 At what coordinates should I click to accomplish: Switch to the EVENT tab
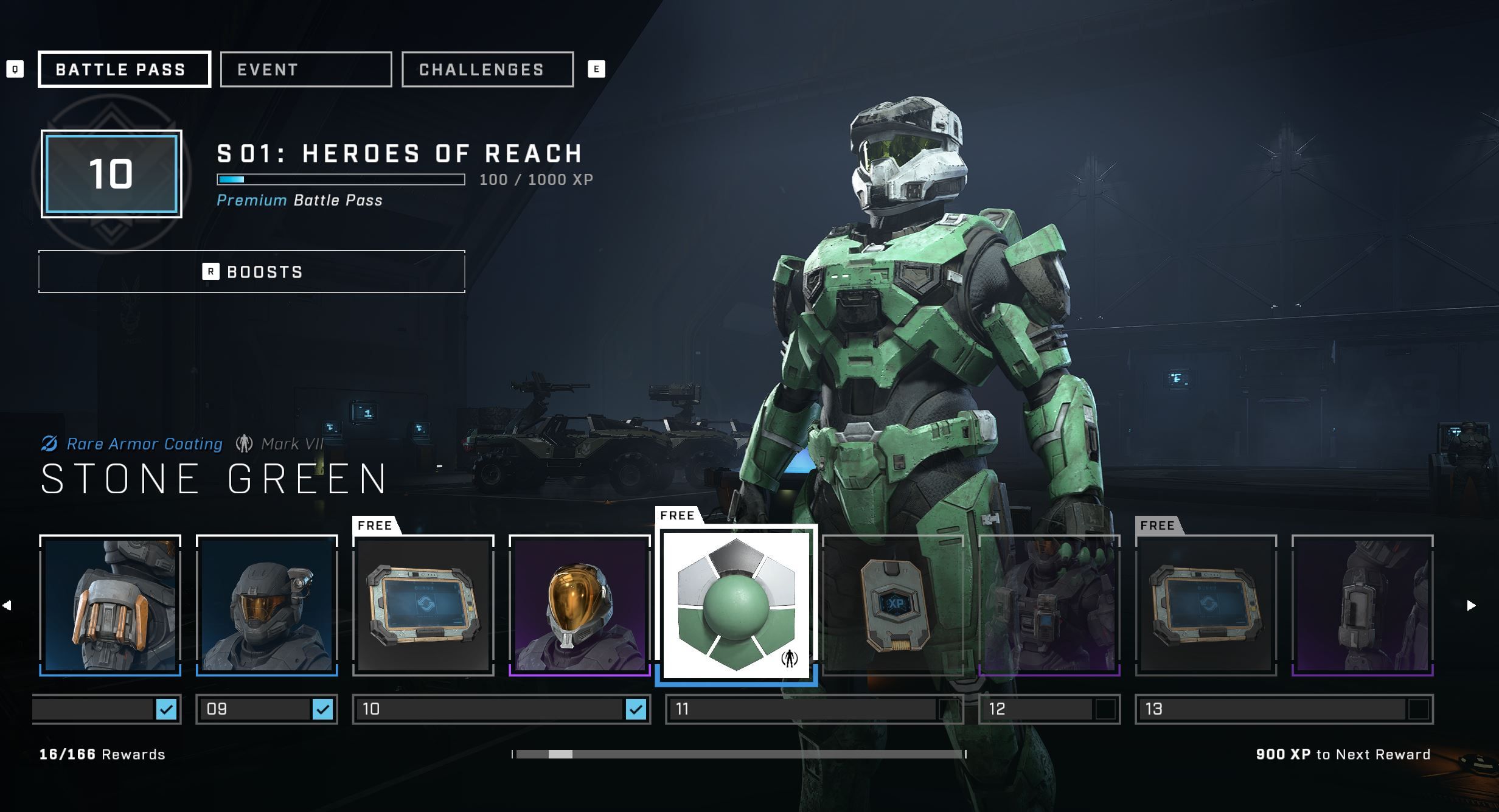[306, 69]
